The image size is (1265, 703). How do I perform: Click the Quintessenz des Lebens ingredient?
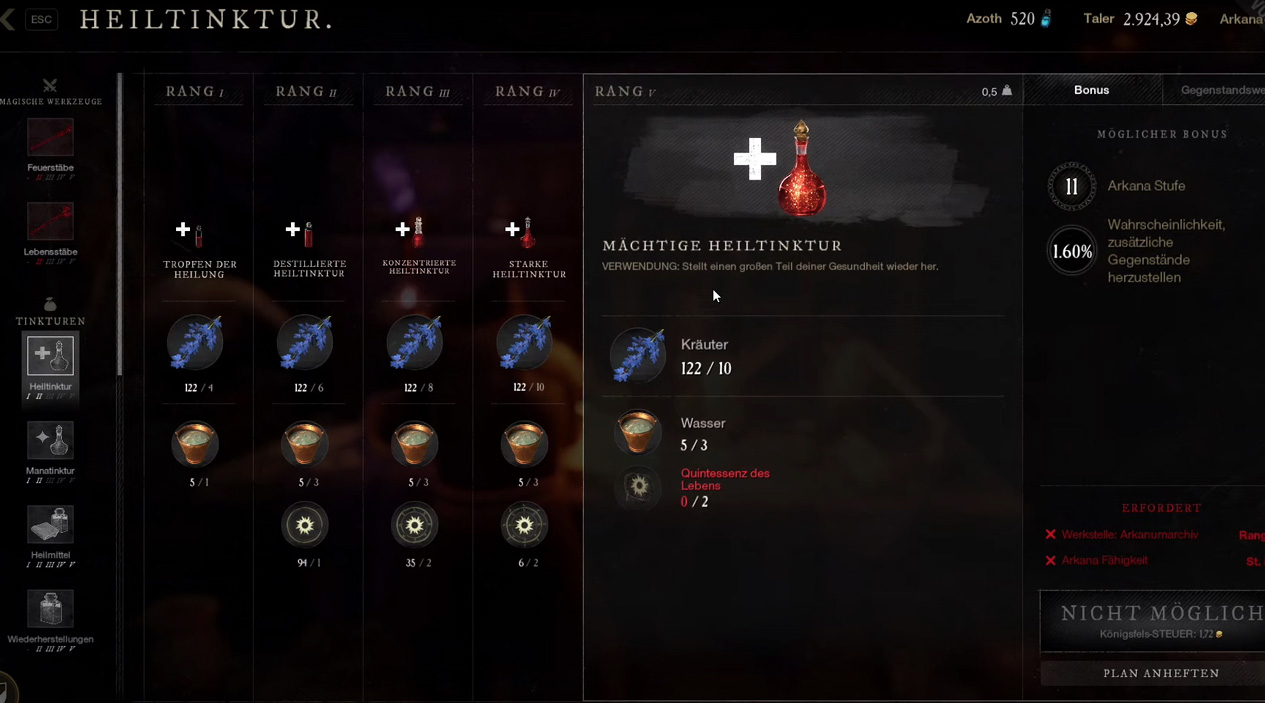point(639,487)
